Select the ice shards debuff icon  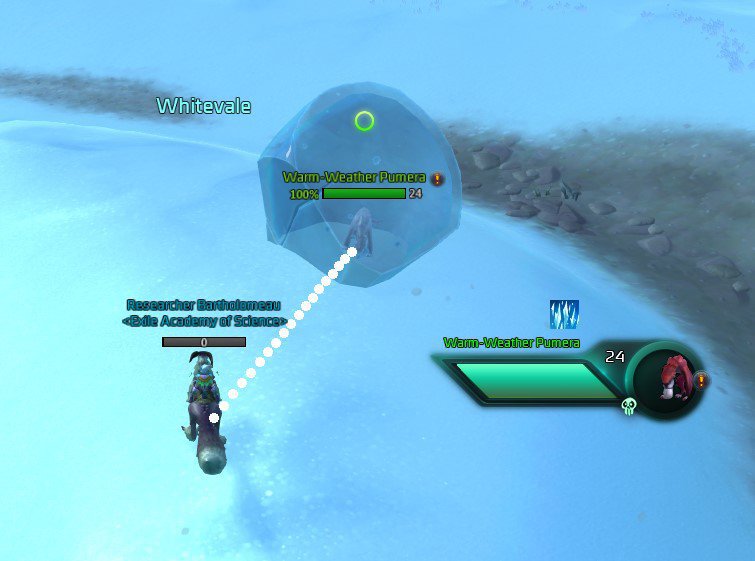[x=564, y=314]
